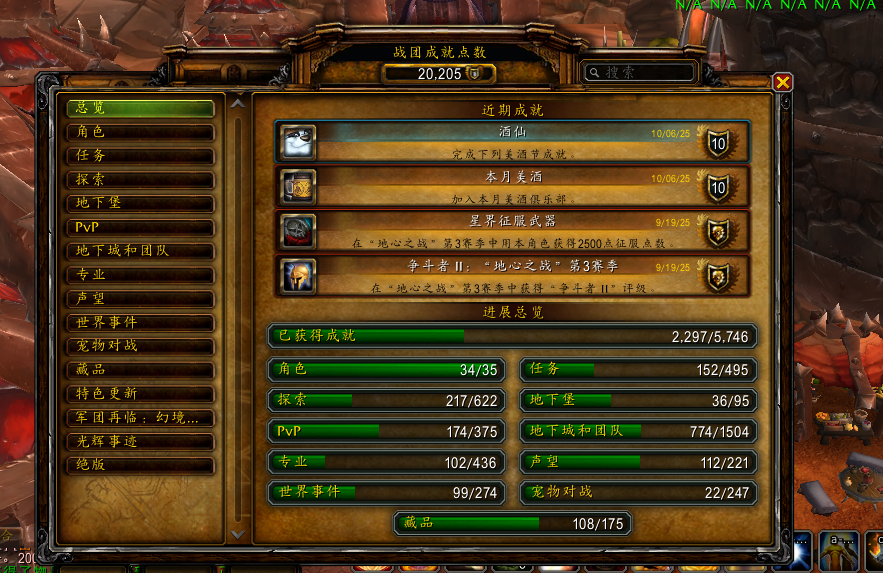The height and width of the screenshot is (573, 883).
Task: Show the 光辉事迹 category
Action: pos(140,441)
